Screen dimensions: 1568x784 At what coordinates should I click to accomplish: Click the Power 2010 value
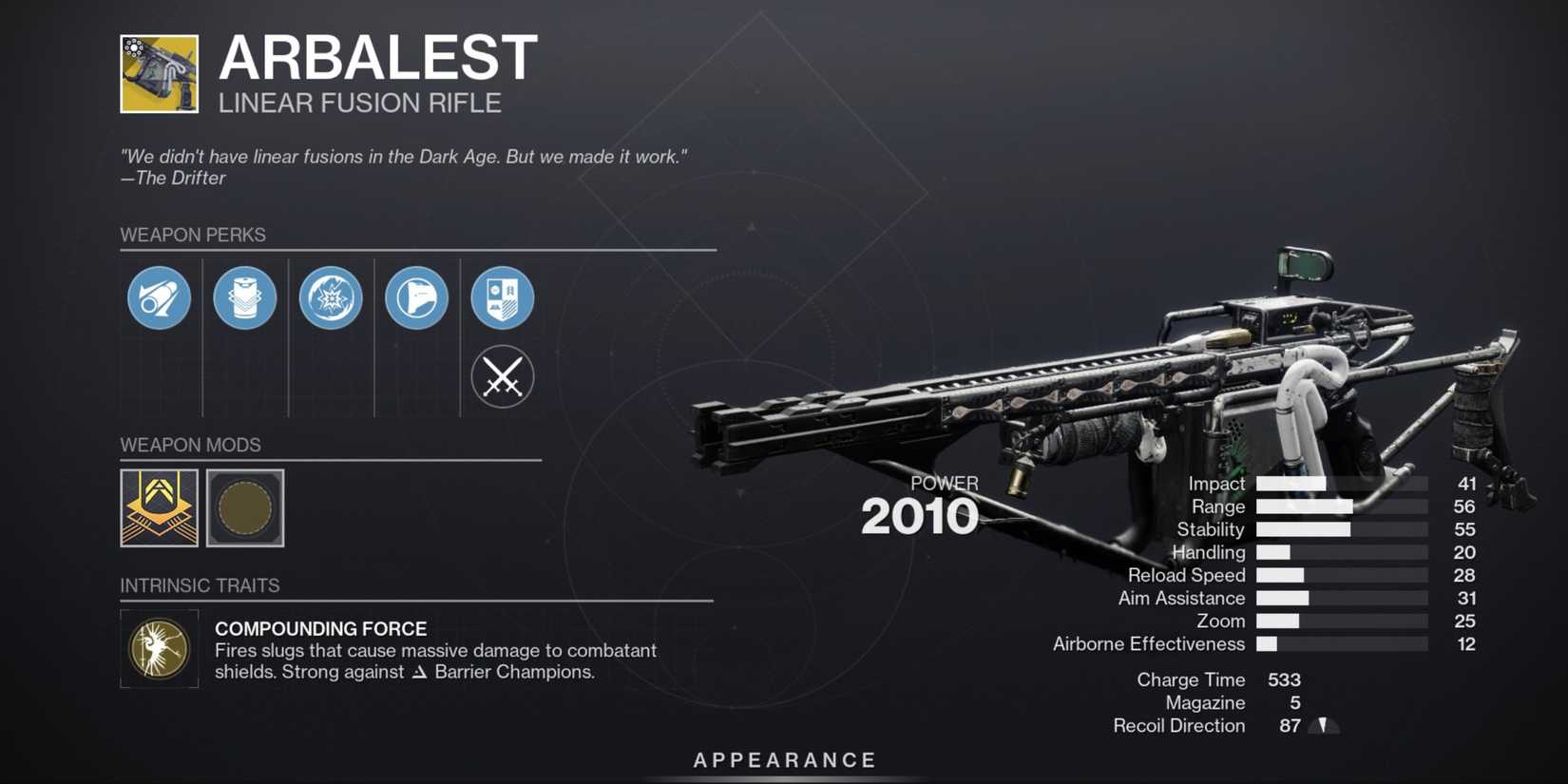coord(919,515)
